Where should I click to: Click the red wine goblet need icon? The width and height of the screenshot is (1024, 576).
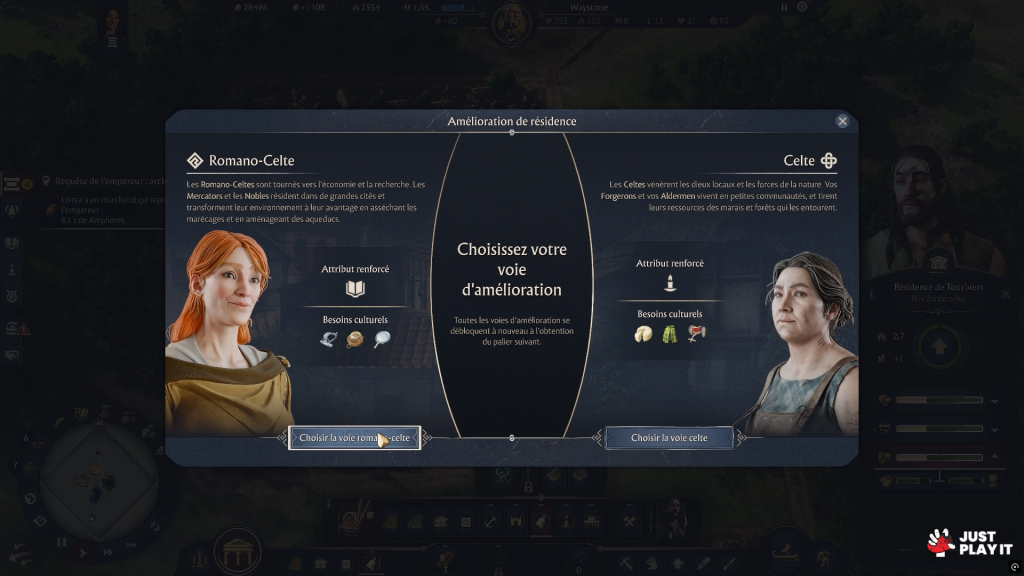(696, 335)
